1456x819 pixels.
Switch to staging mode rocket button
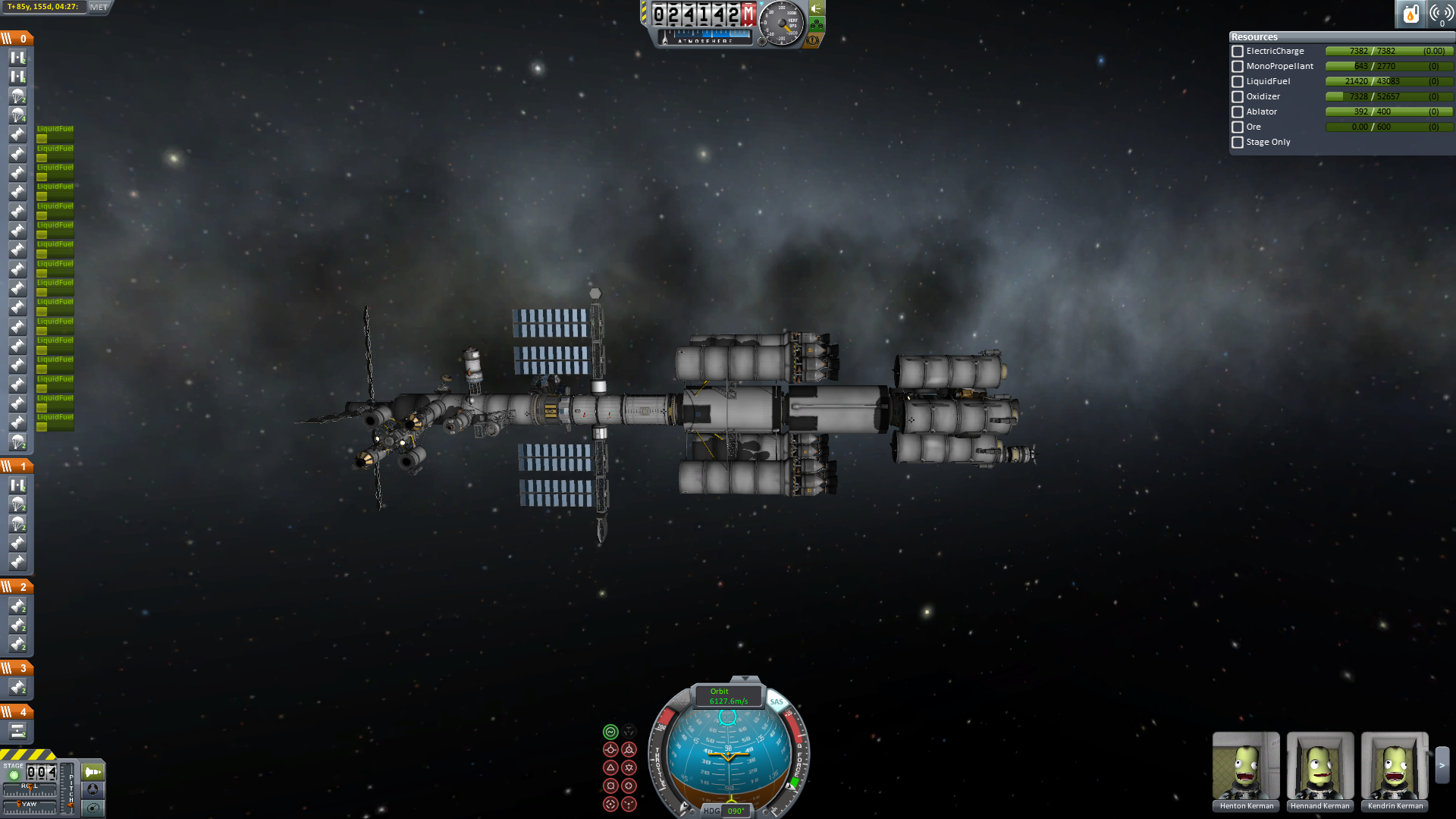pyautogui.click(x=93, y=772)
